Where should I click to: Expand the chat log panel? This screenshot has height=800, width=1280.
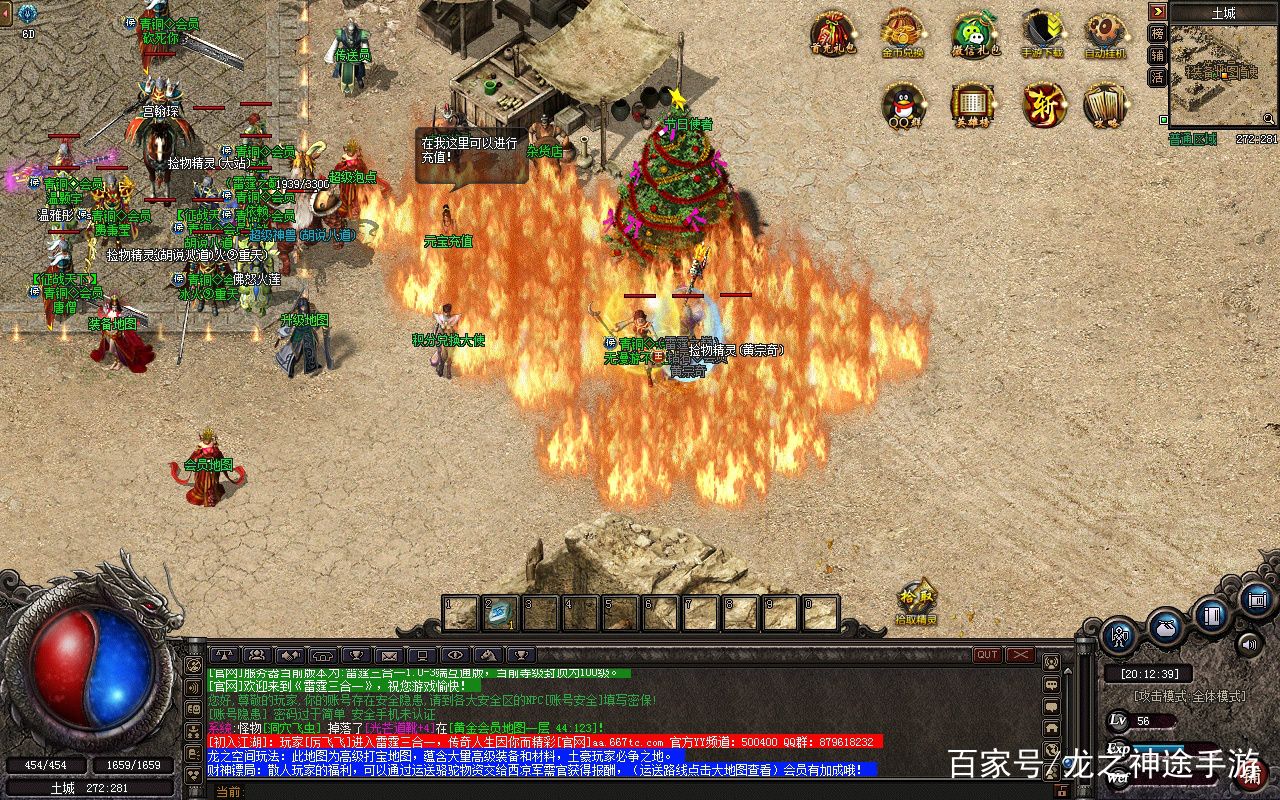pos(1067,672)
